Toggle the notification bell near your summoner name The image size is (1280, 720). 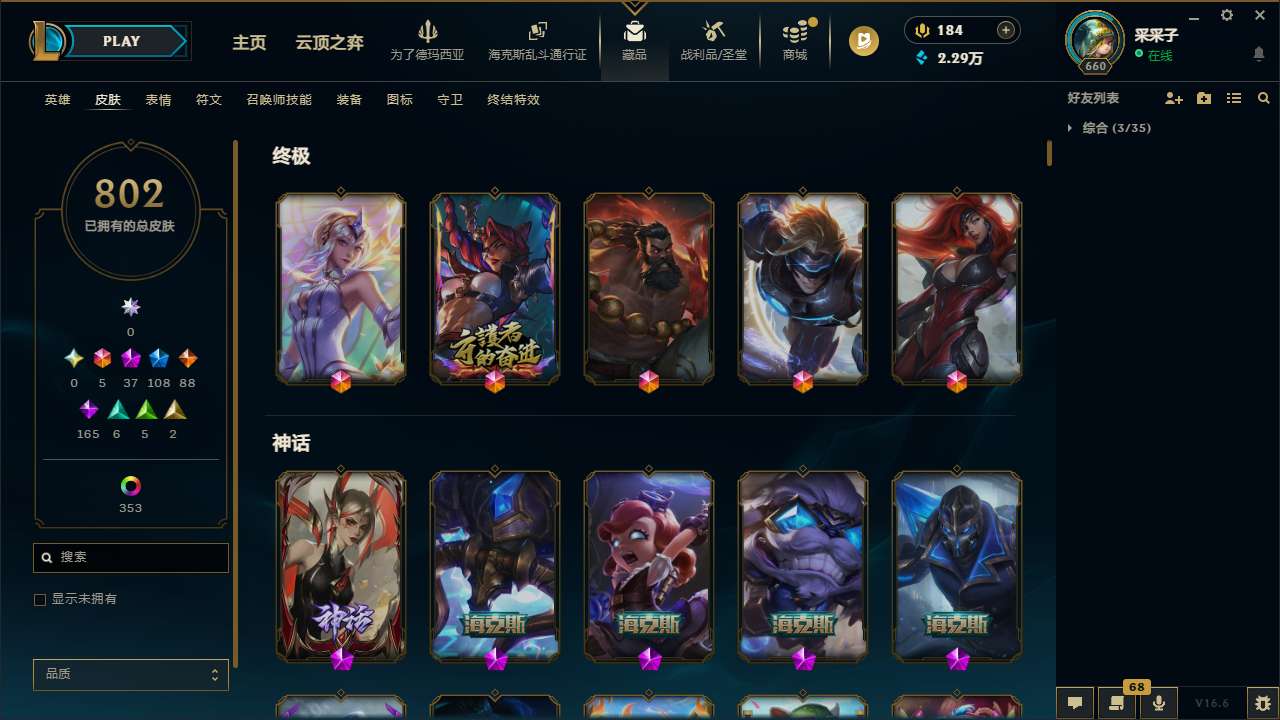(1257, 52)
